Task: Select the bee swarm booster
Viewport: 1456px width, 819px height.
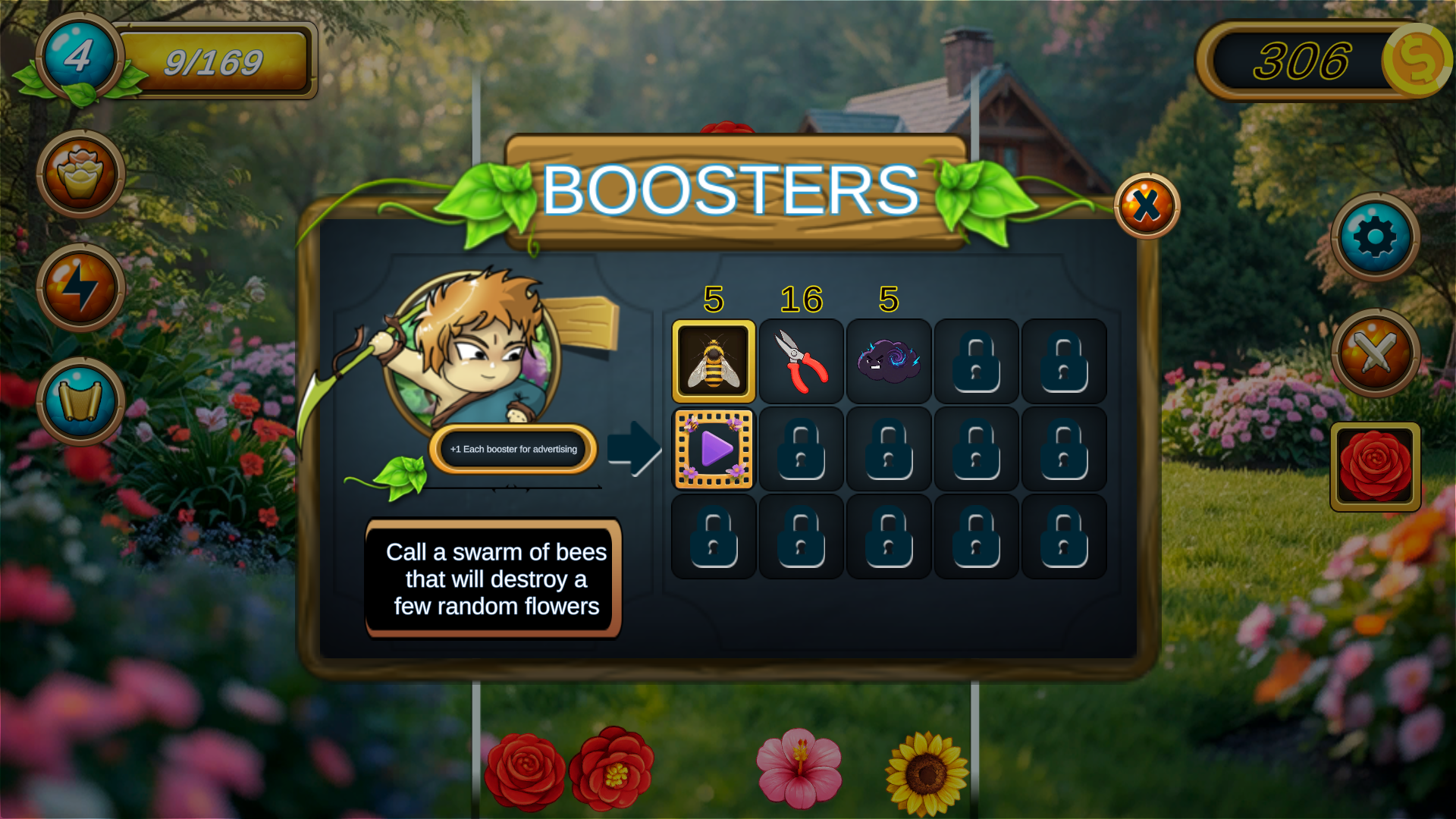Action: (713, 360)
